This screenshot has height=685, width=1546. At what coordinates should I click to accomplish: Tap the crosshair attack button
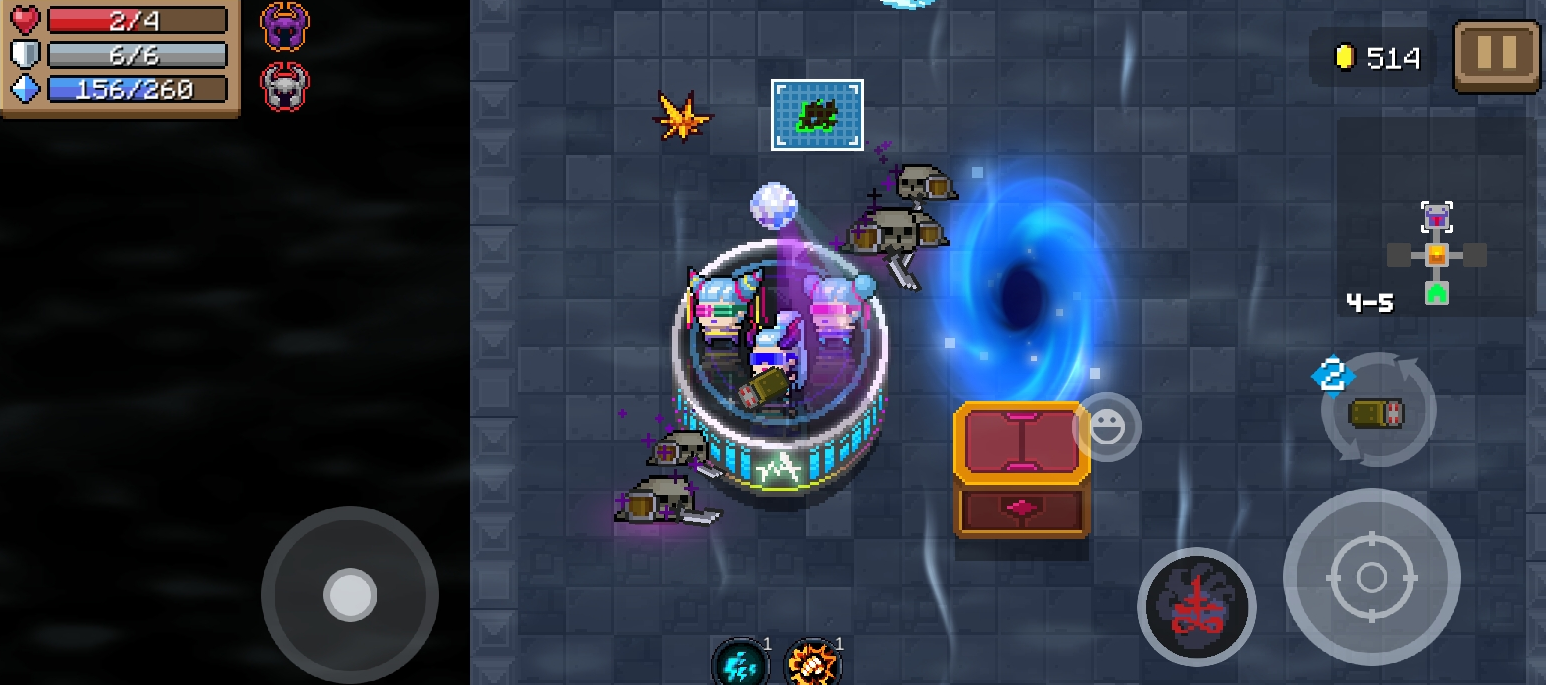(1371, 577)
